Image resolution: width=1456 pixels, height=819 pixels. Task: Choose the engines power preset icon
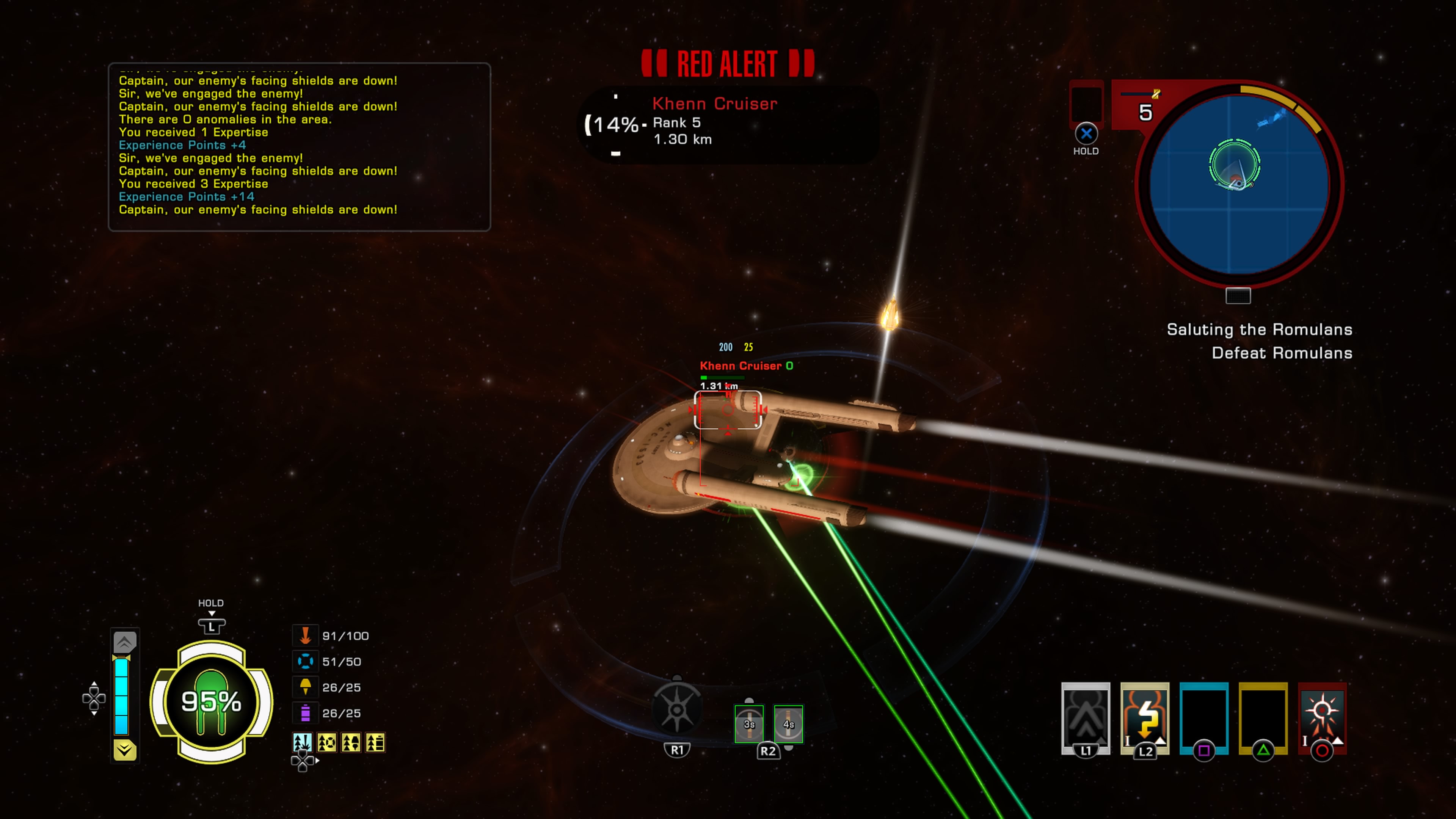351,742
